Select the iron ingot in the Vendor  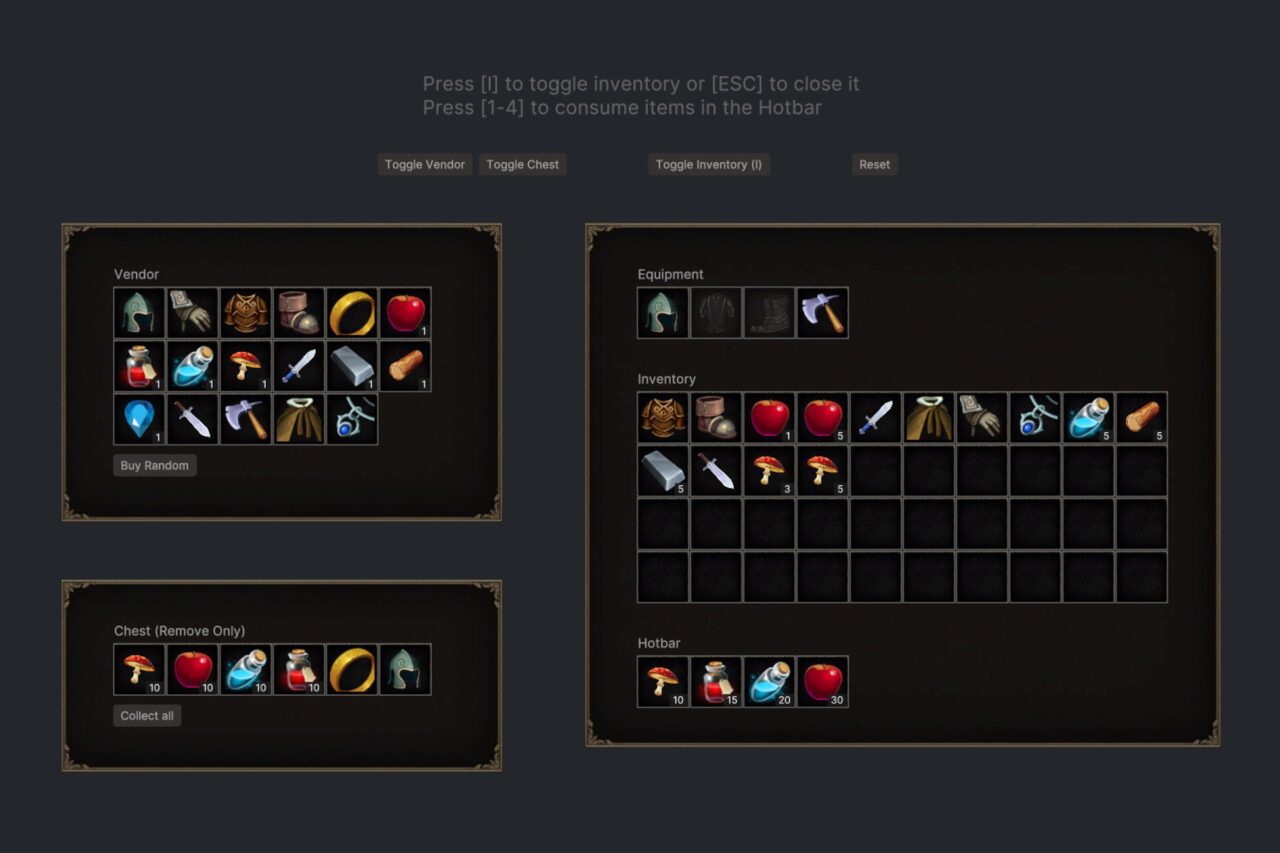tap(353, 365)
